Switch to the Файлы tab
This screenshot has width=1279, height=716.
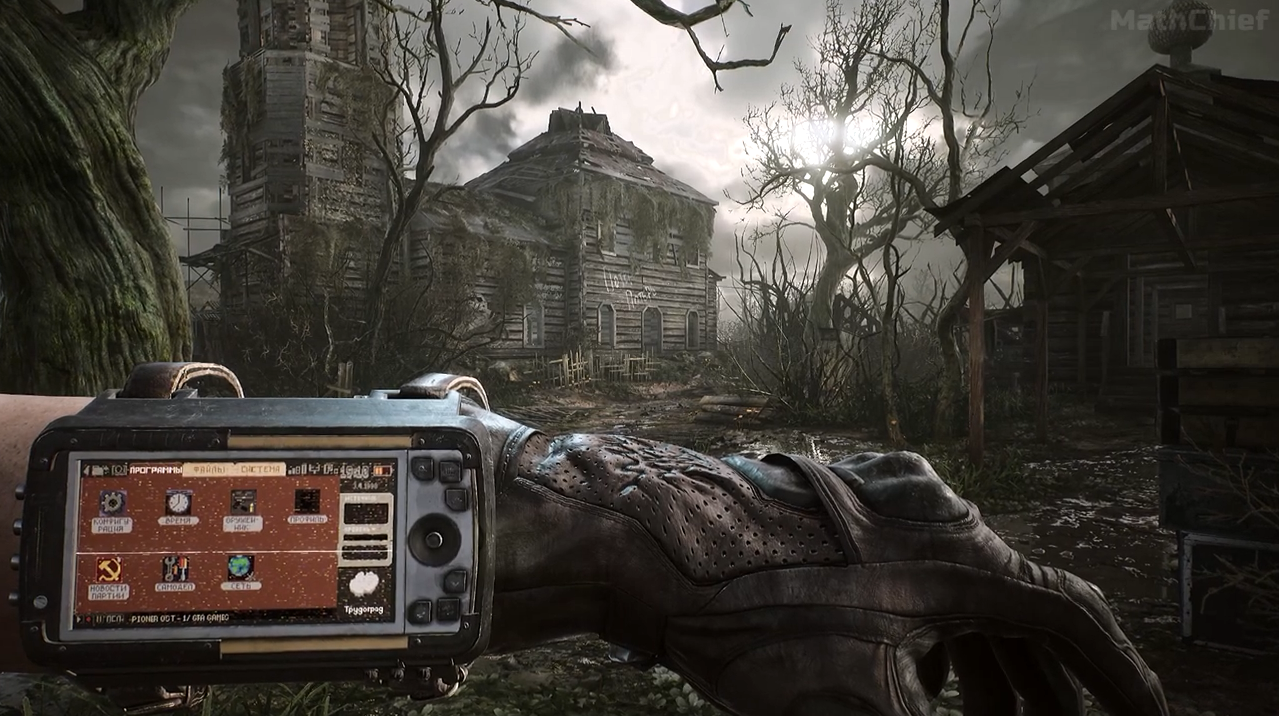coord(208,469)
